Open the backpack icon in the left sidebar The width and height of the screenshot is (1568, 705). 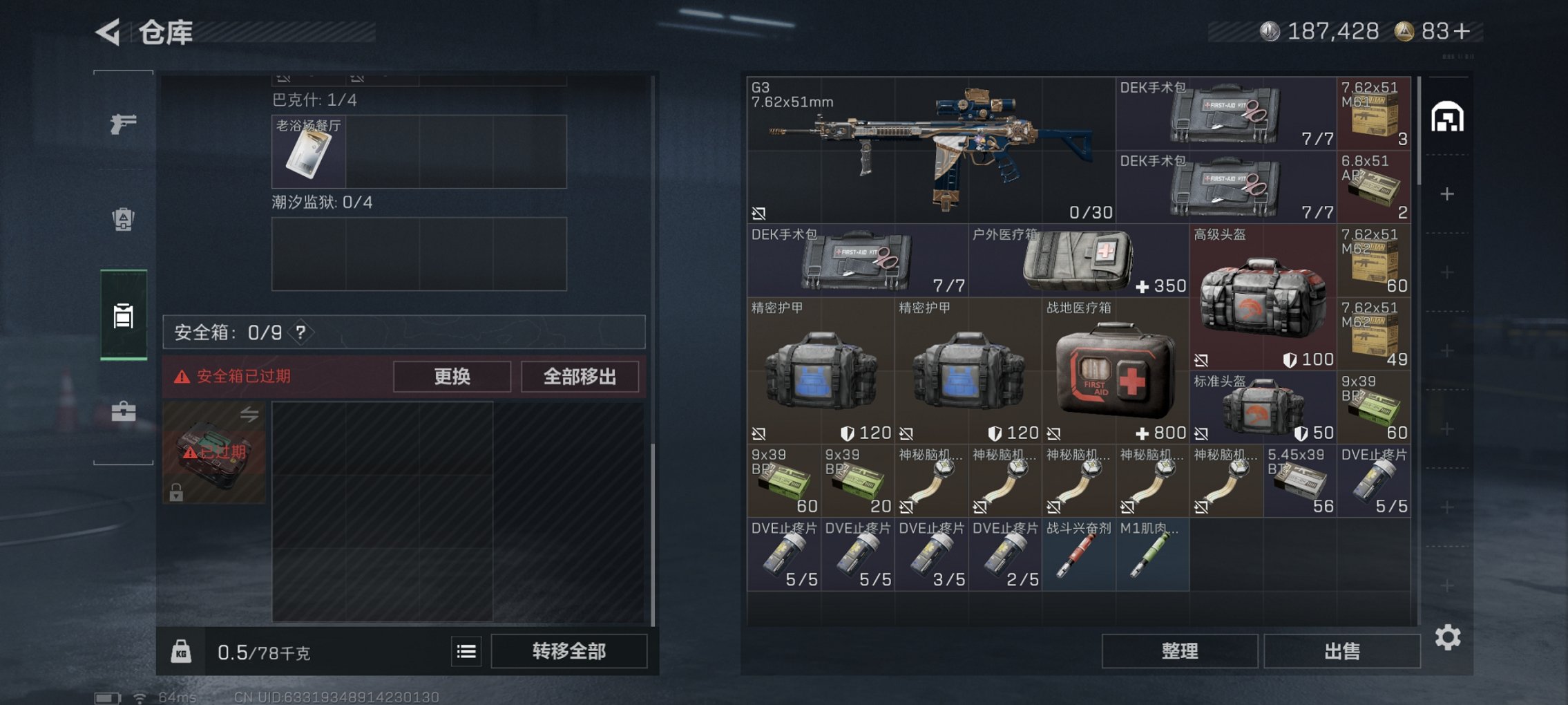(123, 221)
